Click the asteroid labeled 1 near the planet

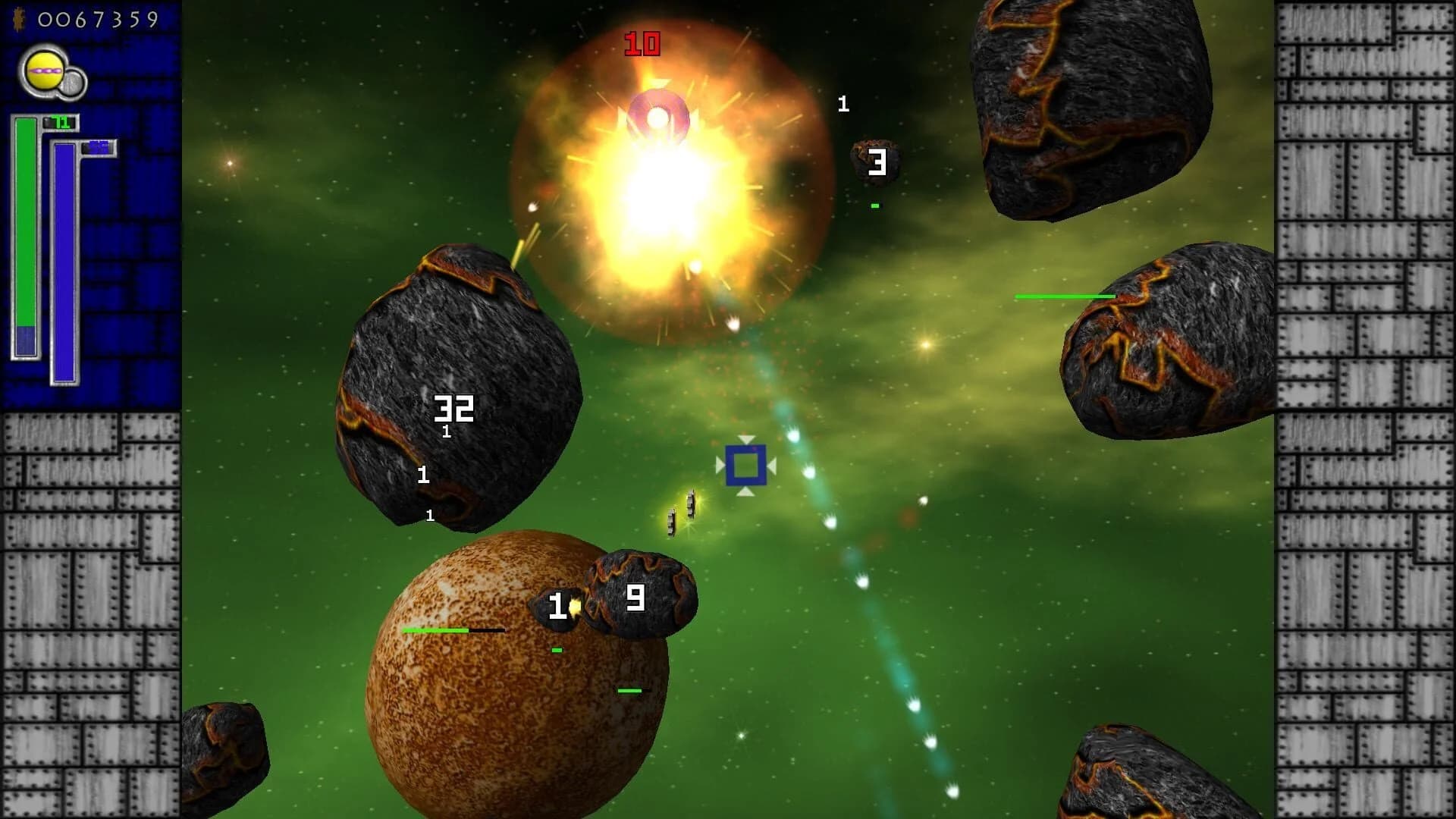pos(557,607)
